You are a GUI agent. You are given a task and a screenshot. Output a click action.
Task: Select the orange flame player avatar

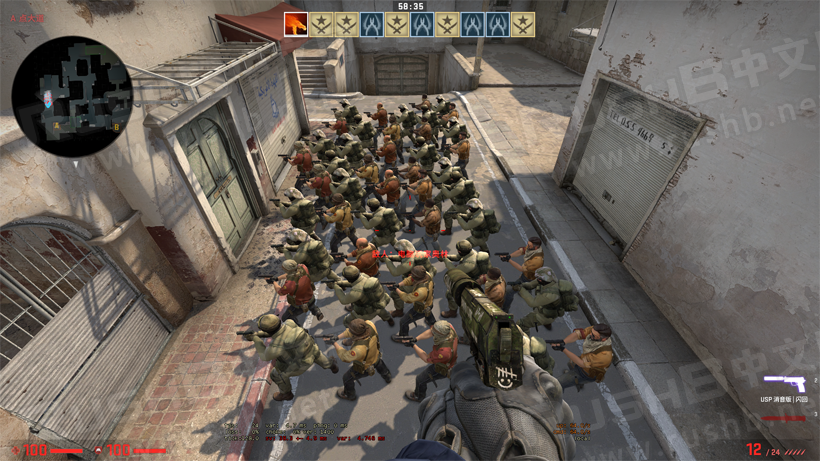click(296, 24)
